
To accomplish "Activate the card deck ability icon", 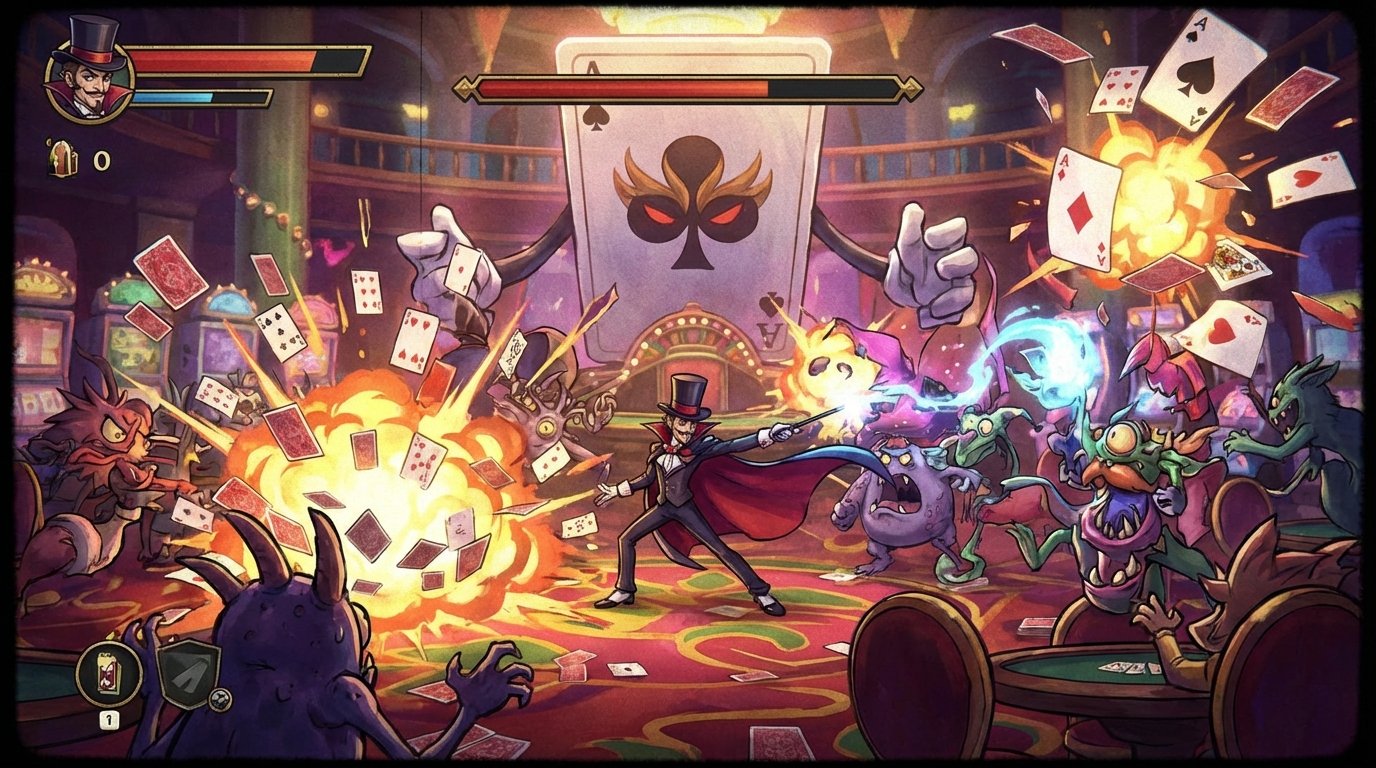I will [x=109, y=674].
